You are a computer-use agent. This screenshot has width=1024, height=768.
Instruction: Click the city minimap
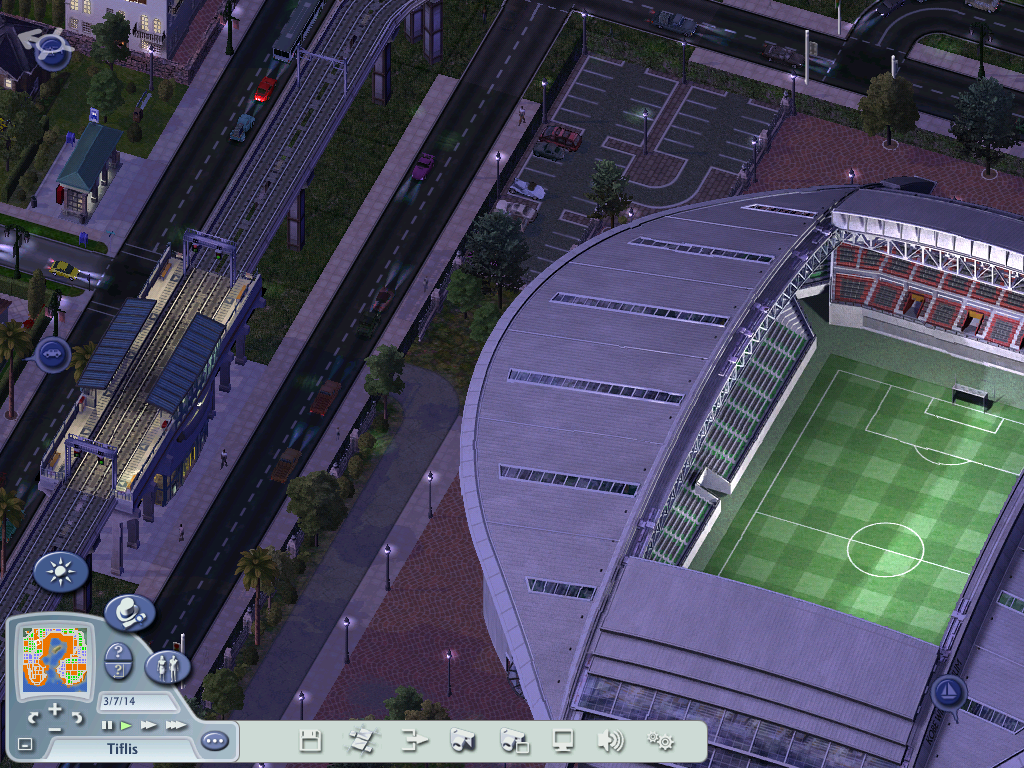[x=57, y=660]
